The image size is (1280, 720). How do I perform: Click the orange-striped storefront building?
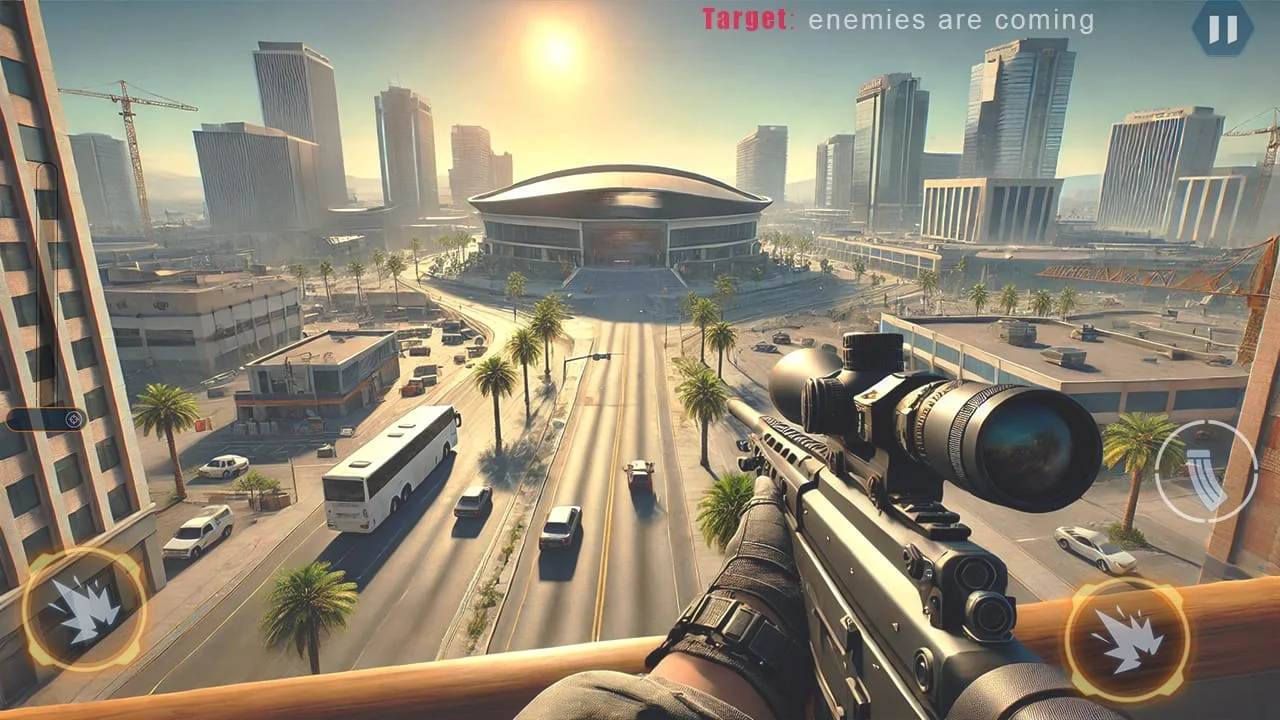click(320, 385)
